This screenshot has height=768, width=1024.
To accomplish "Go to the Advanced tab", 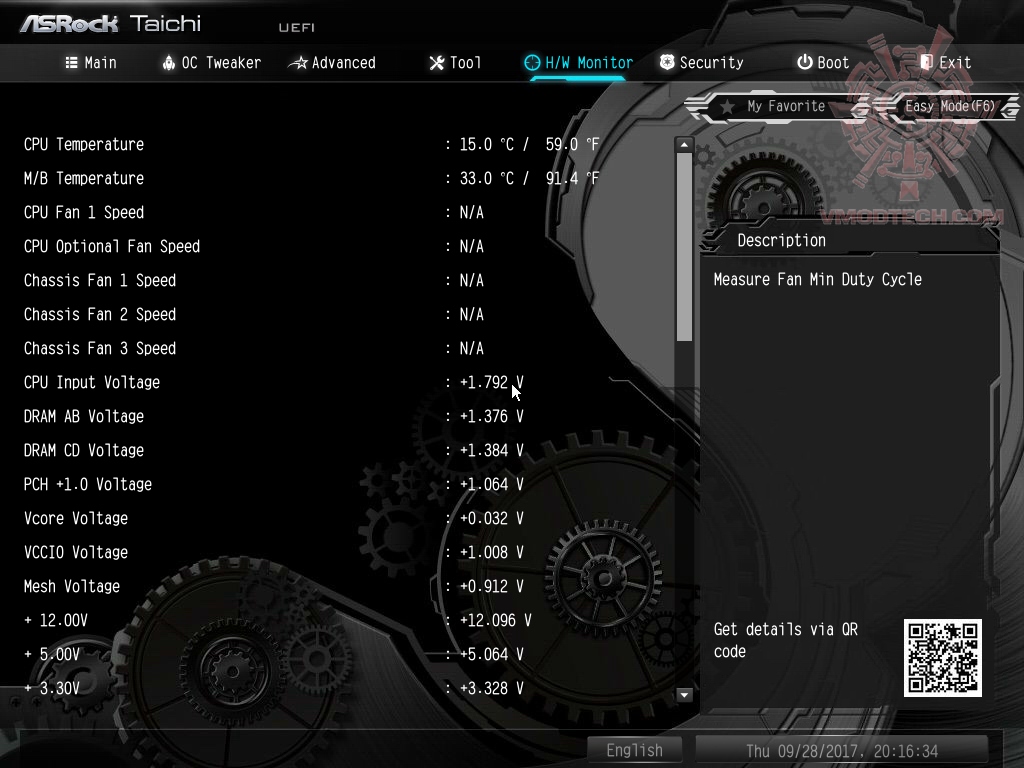I will point(332,62).
